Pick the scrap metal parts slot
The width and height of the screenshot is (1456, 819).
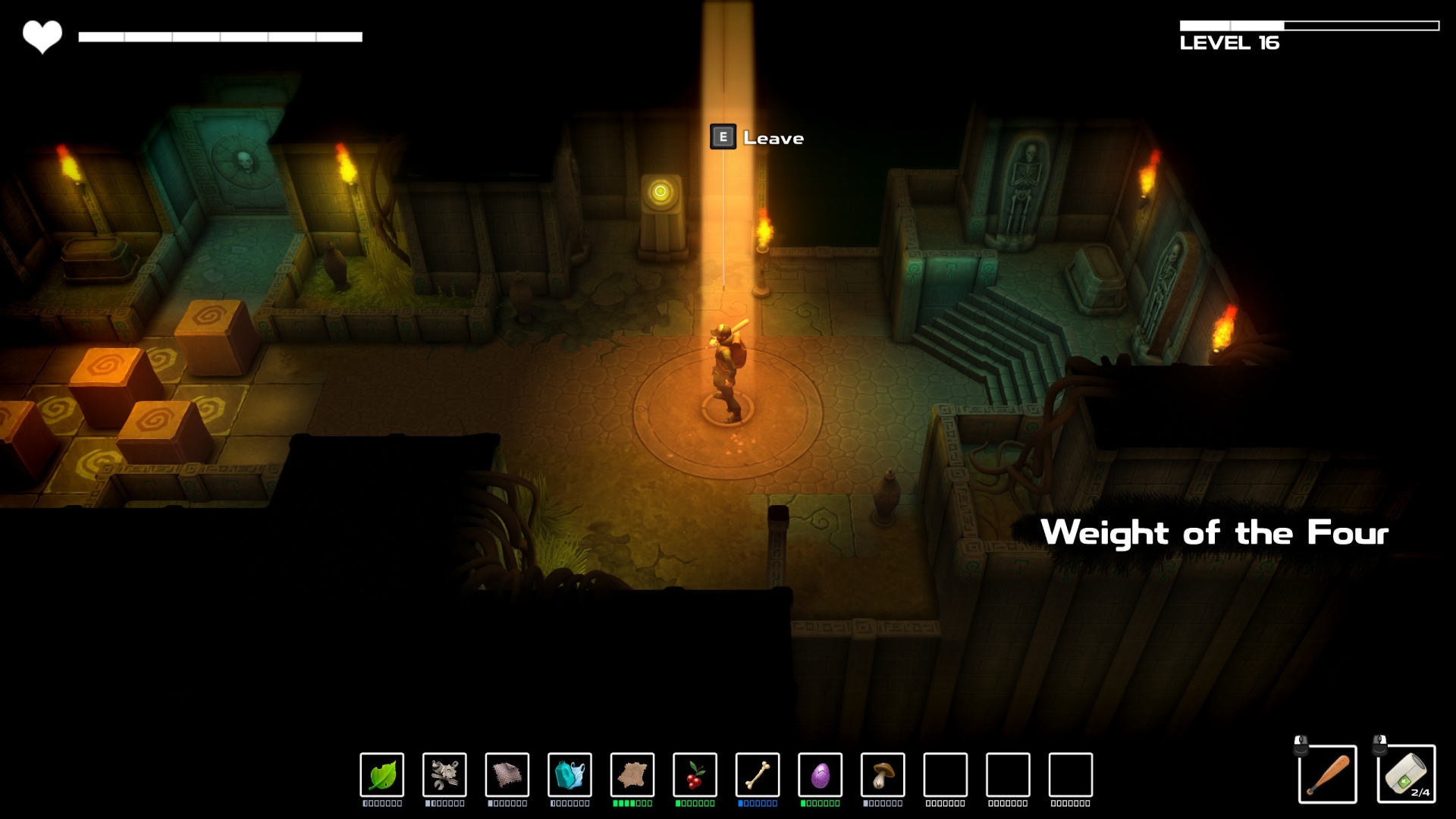pyautogui.click(x=444, y=774)
